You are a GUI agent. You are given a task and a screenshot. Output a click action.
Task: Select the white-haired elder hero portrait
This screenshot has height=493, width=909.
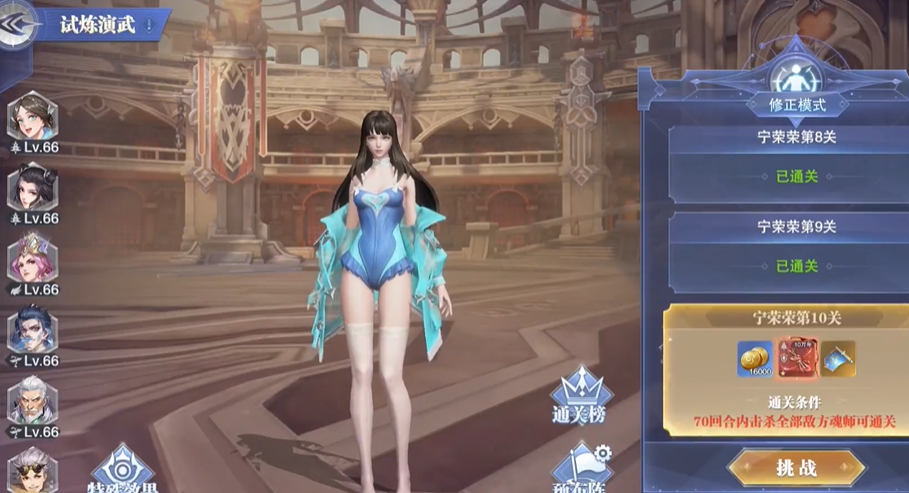[32, 402]
